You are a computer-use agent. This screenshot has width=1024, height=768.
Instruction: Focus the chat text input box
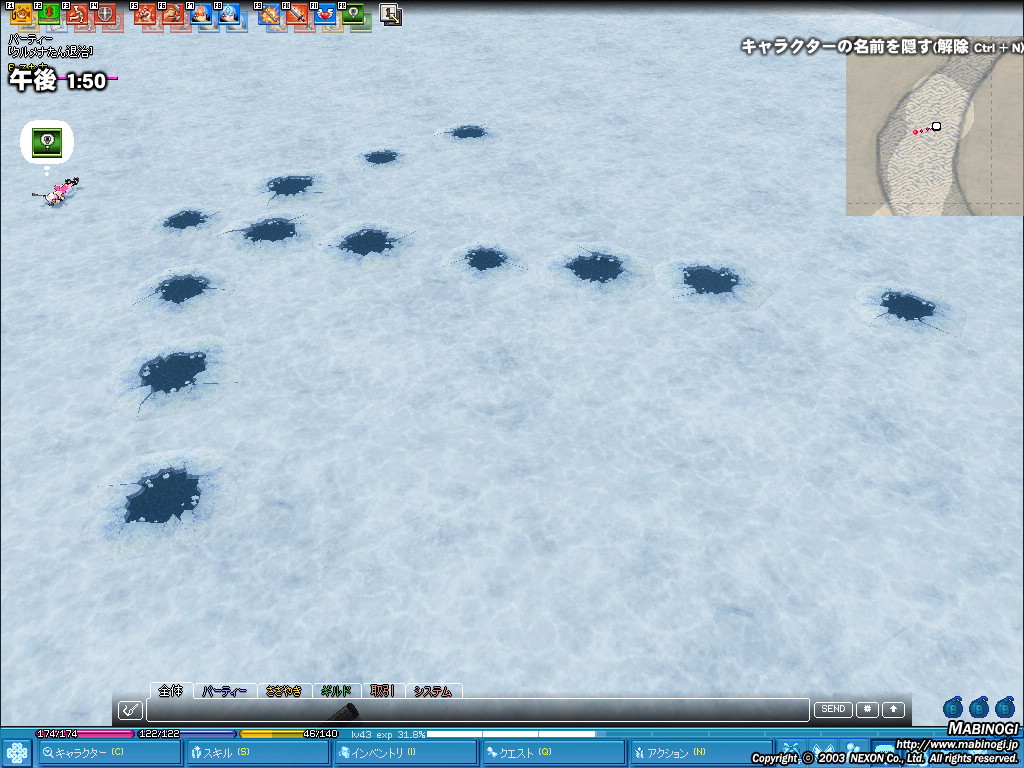coord(477,710)
